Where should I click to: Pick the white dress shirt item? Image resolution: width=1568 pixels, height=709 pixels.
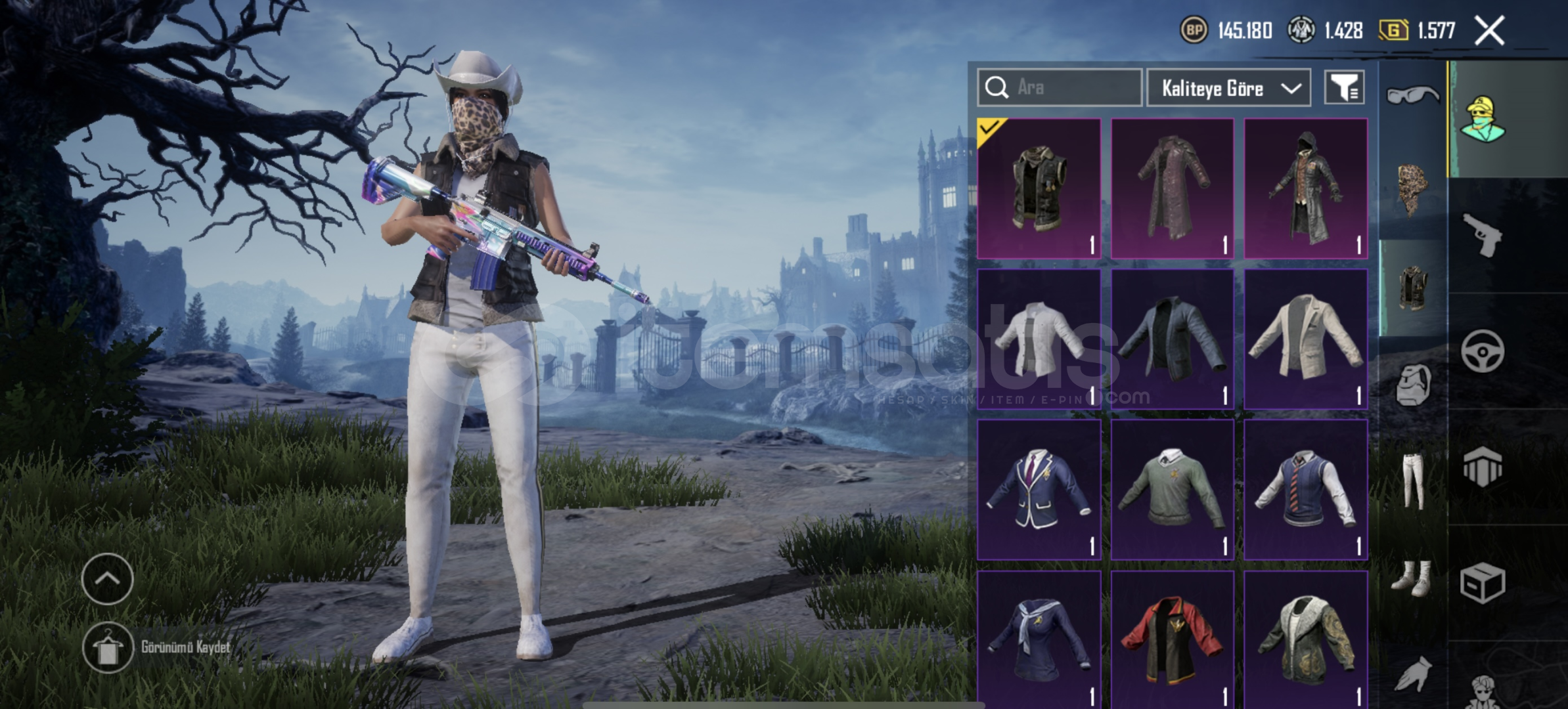click(x=1039, y=339)
